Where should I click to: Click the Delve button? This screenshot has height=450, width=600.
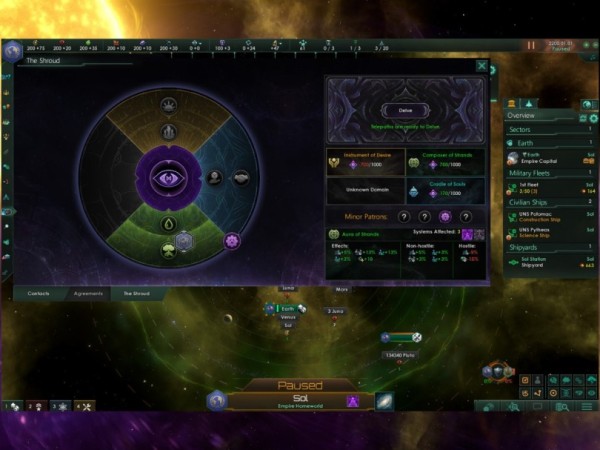(405, 110)
